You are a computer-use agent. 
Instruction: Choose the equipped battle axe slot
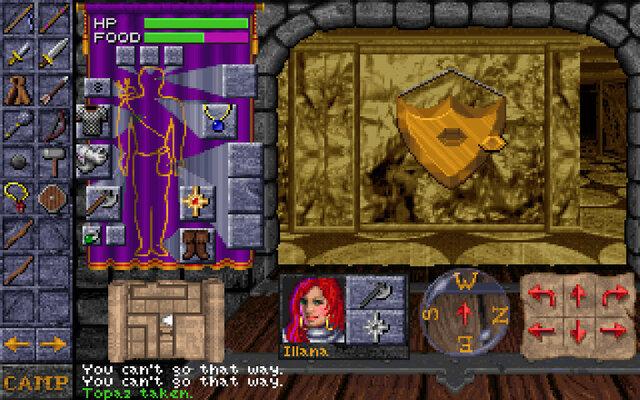tap(98, 199)
